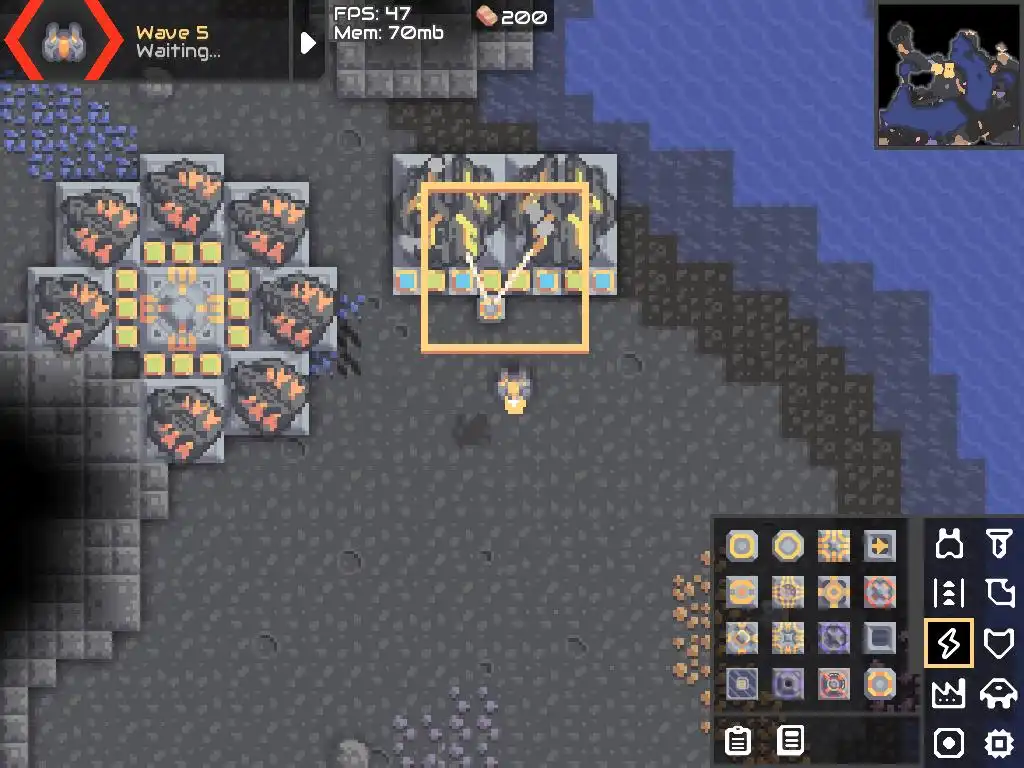Choose the liquid pipe category

(x=998, y=594)
